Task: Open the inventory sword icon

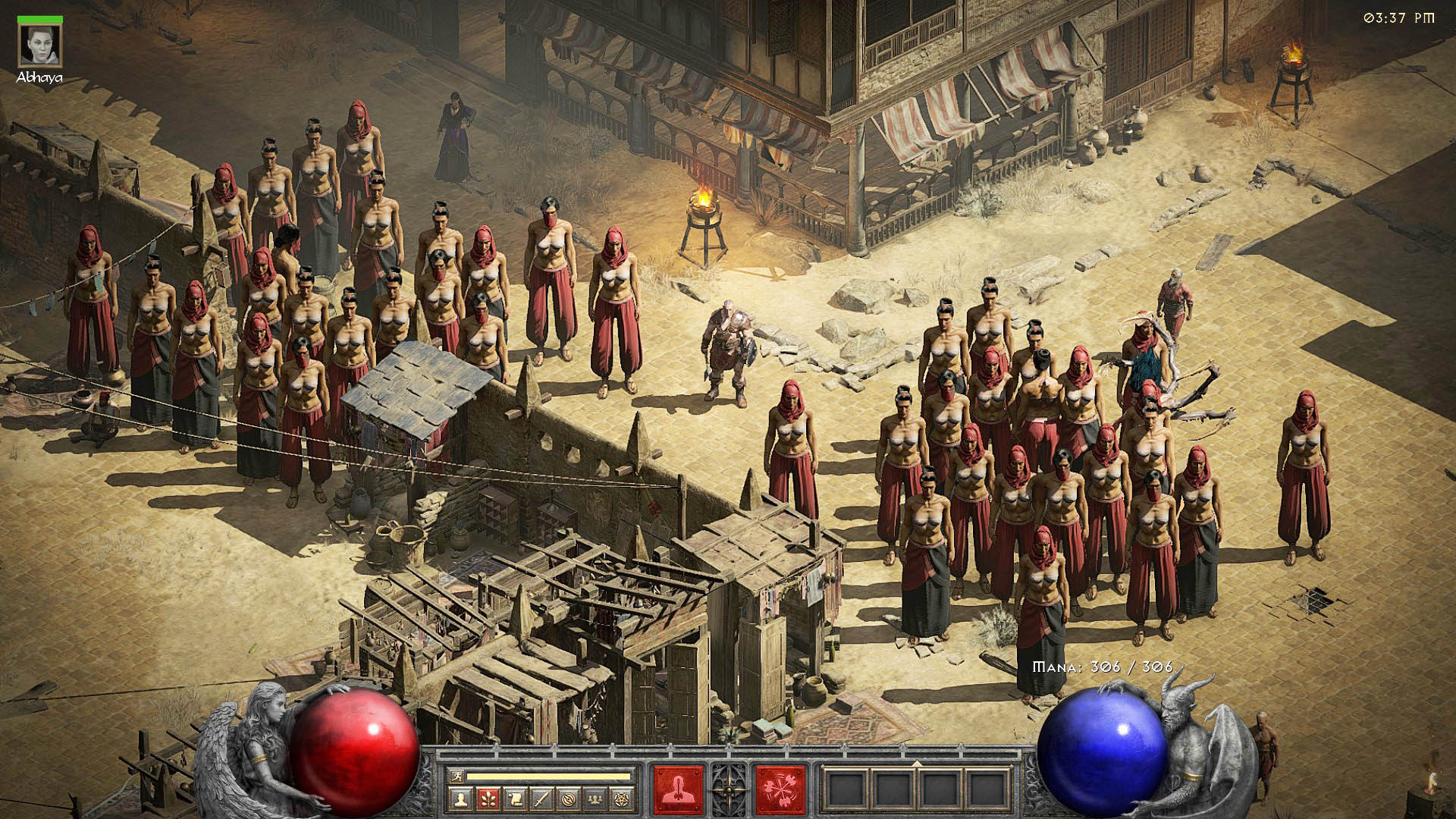Action: 541,799
